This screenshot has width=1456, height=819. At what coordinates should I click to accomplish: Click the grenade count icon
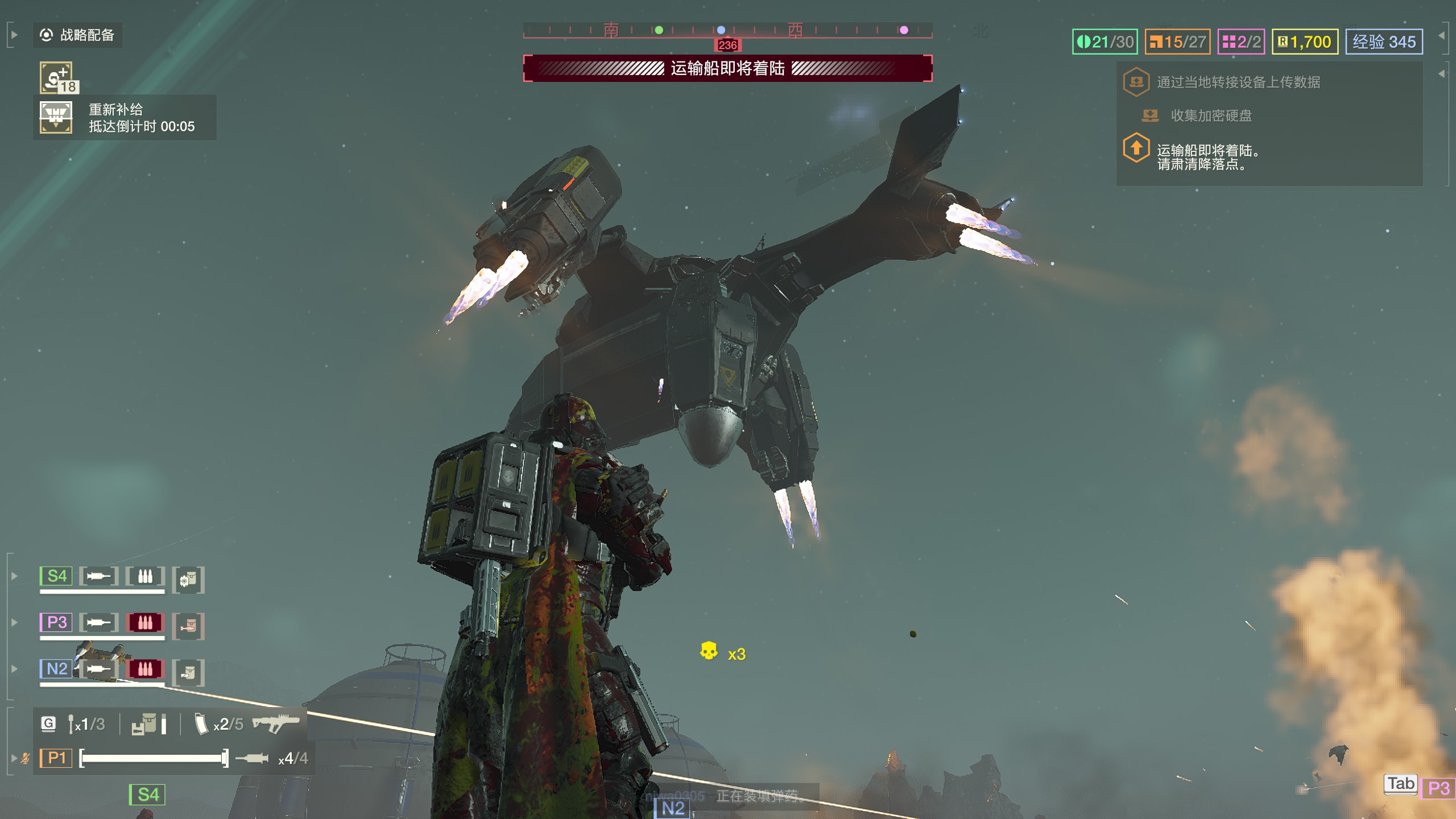(x=72, y=724)
